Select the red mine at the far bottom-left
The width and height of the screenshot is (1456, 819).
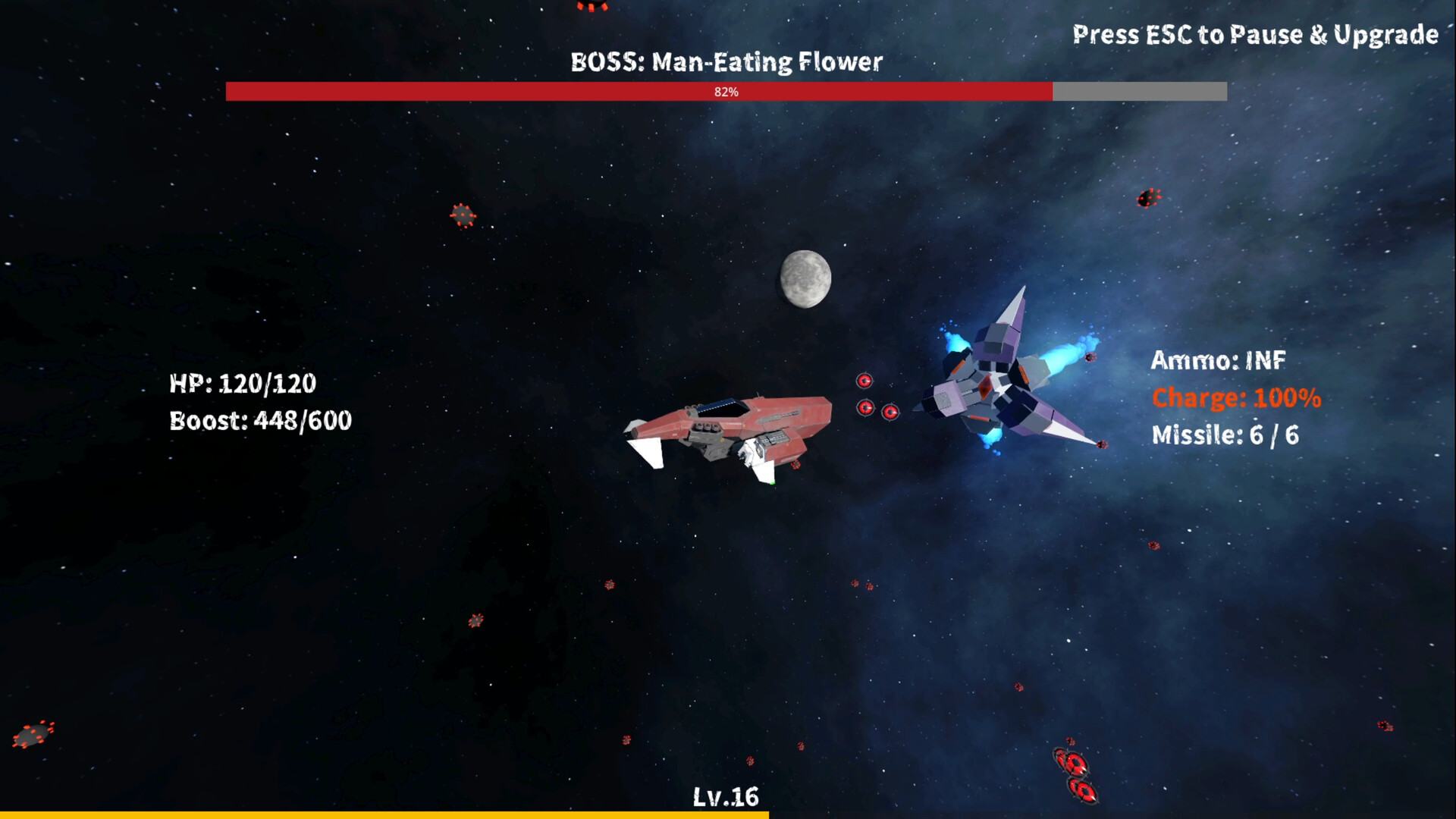click(34, 733)
